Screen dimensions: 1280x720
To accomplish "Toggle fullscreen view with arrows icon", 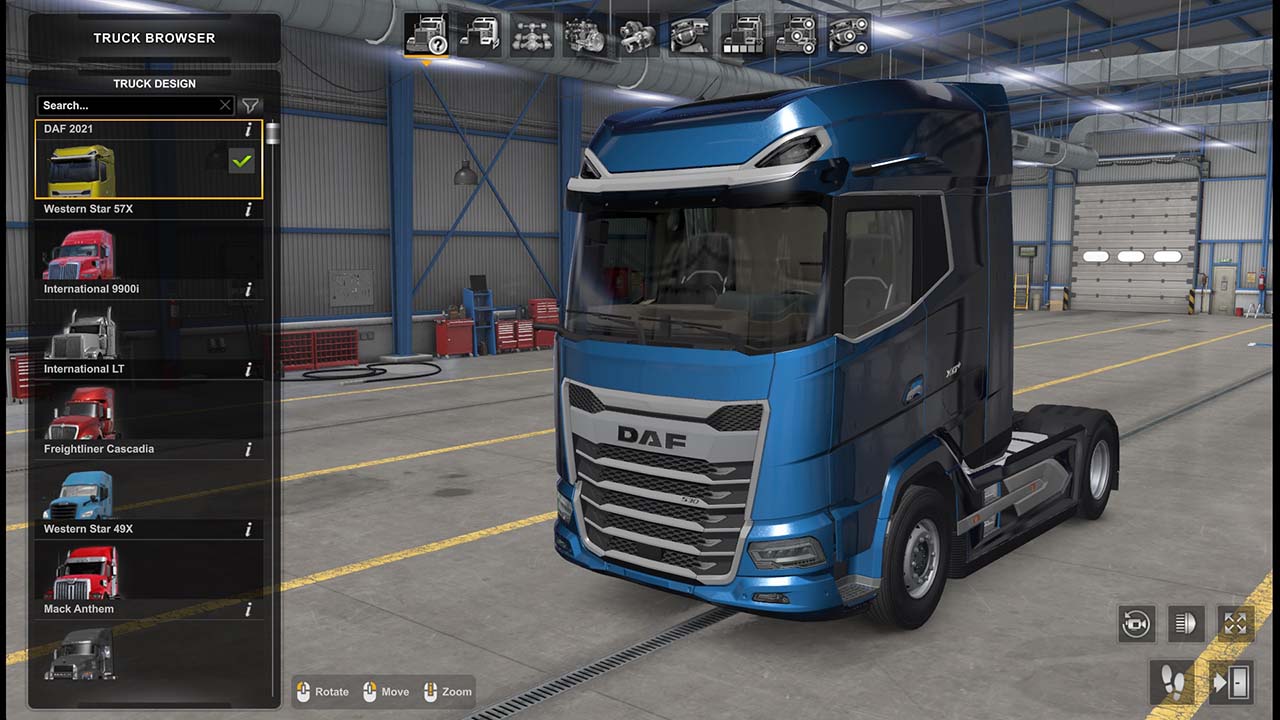I will click(x=1236, y=624).
